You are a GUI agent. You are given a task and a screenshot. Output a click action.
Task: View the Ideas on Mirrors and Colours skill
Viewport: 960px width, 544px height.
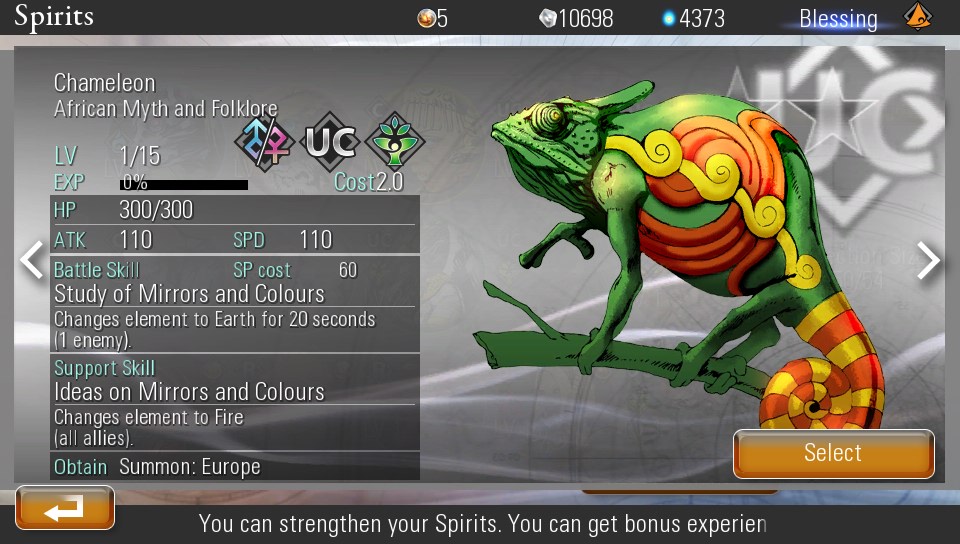click(189, 391)
